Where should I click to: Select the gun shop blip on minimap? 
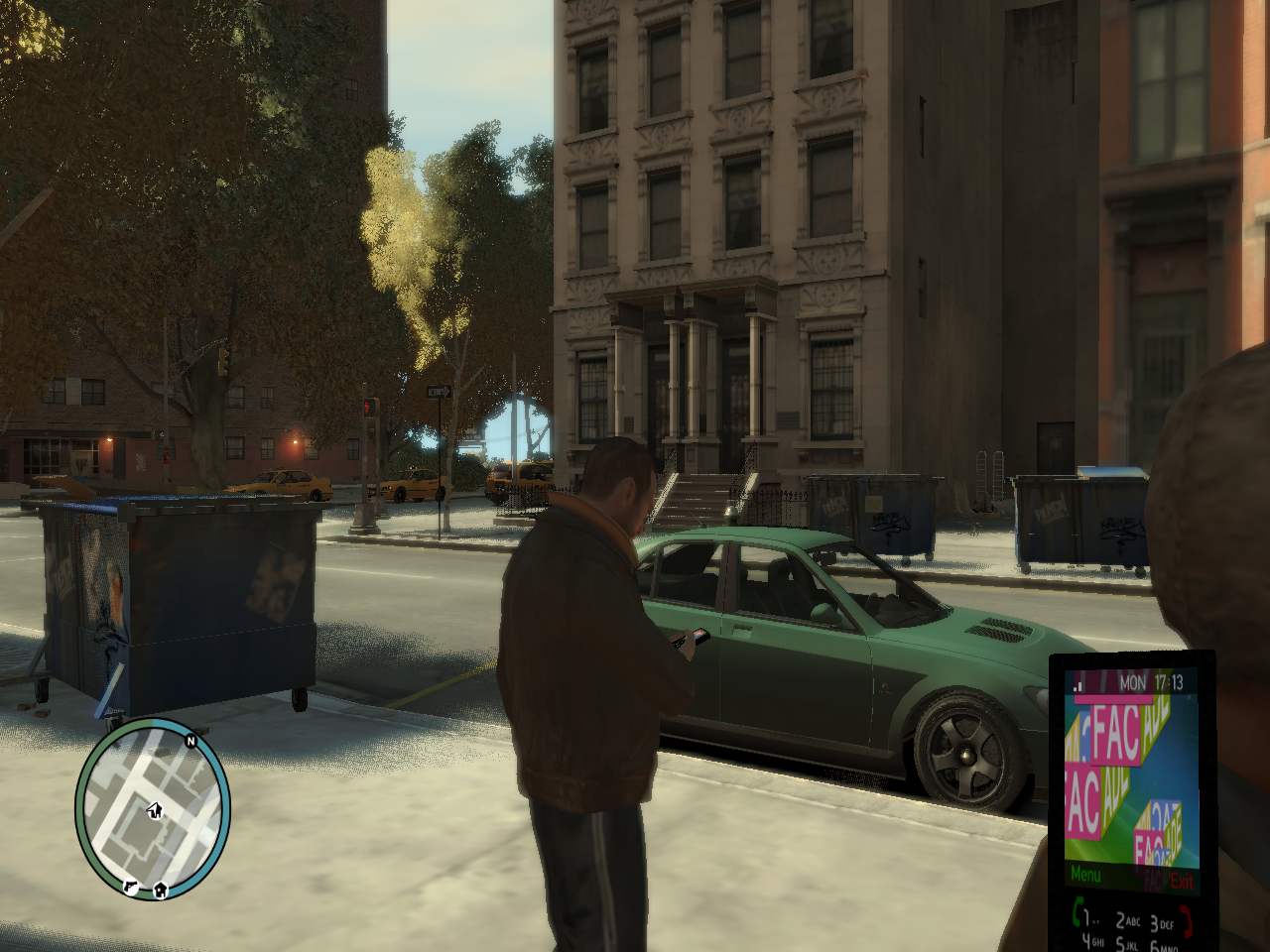tap(130, 886)
